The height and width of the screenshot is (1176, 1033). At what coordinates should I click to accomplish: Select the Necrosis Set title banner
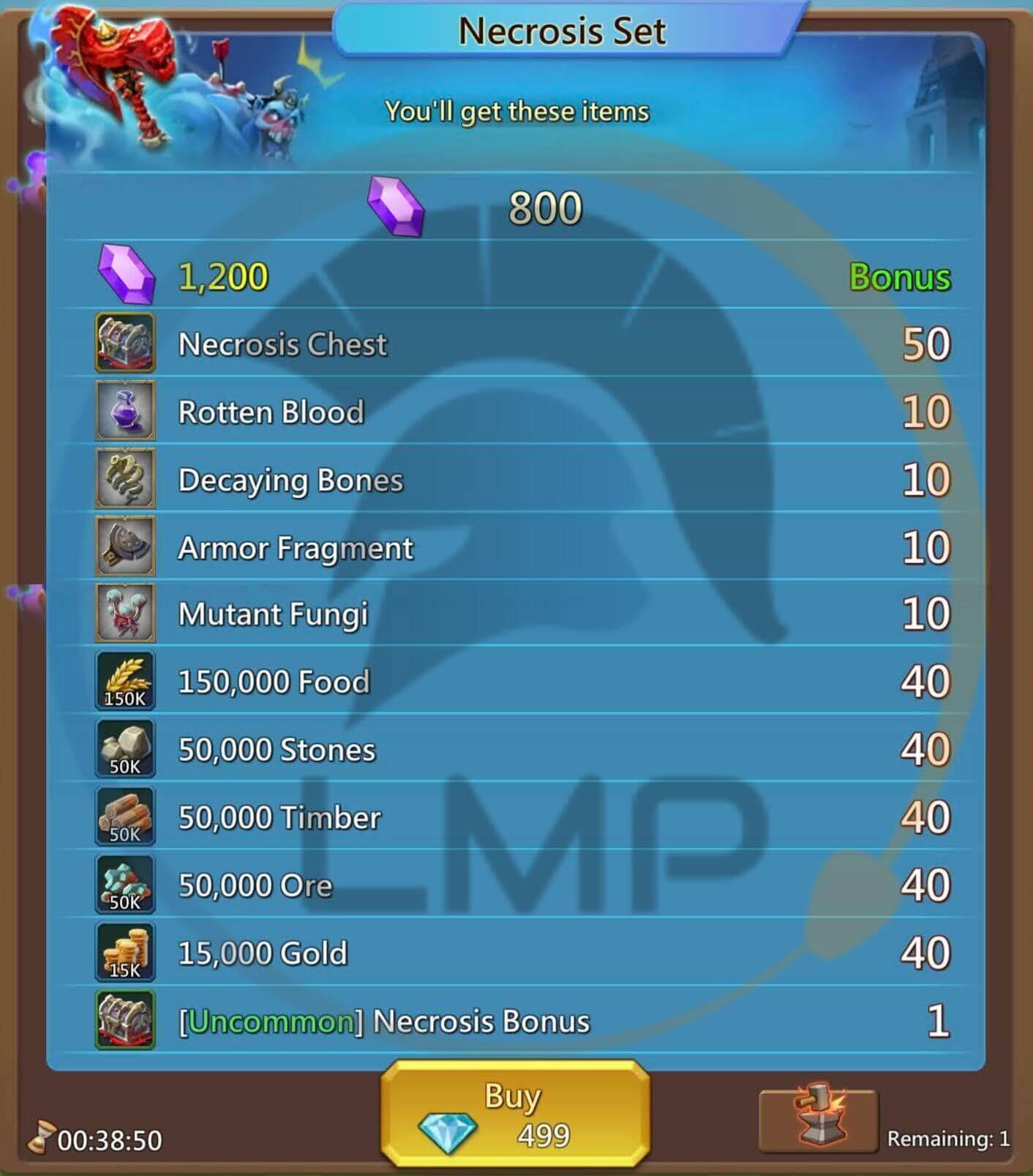click(x=562, y=29)
